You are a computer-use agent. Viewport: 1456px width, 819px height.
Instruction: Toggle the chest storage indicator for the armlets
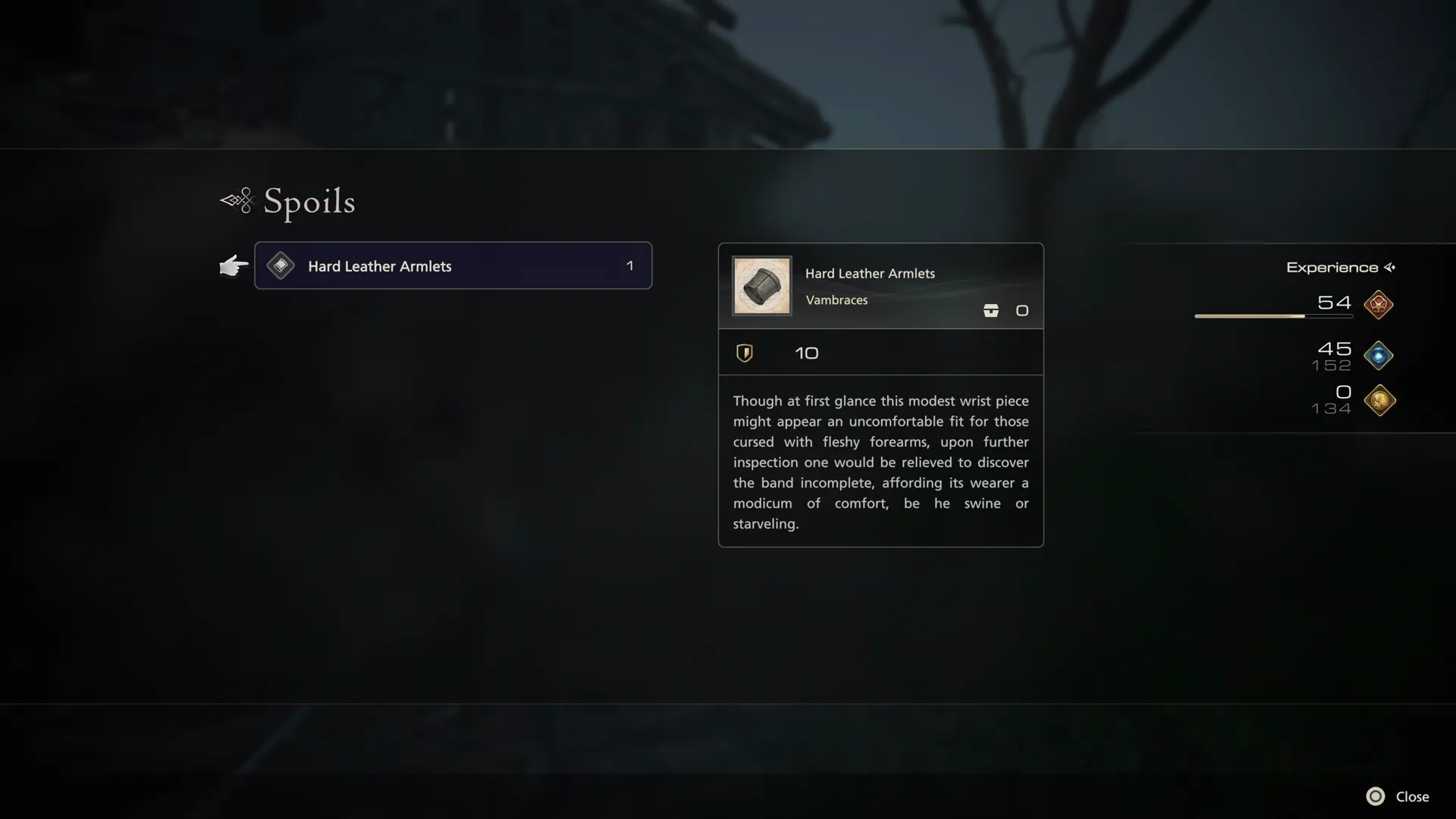tap(991, 310)
